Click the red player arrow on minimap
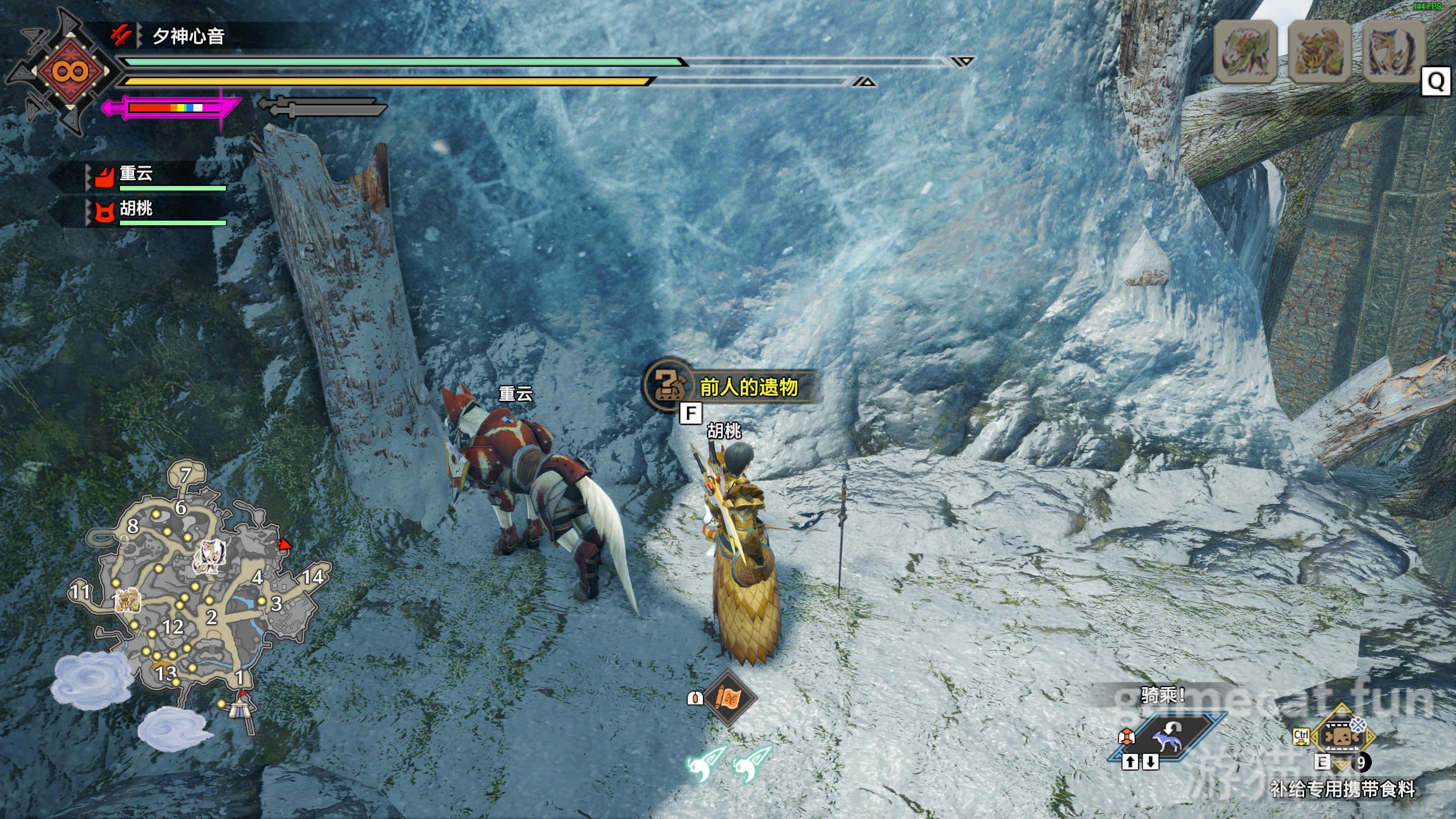1456x819 pixels. 284,545
